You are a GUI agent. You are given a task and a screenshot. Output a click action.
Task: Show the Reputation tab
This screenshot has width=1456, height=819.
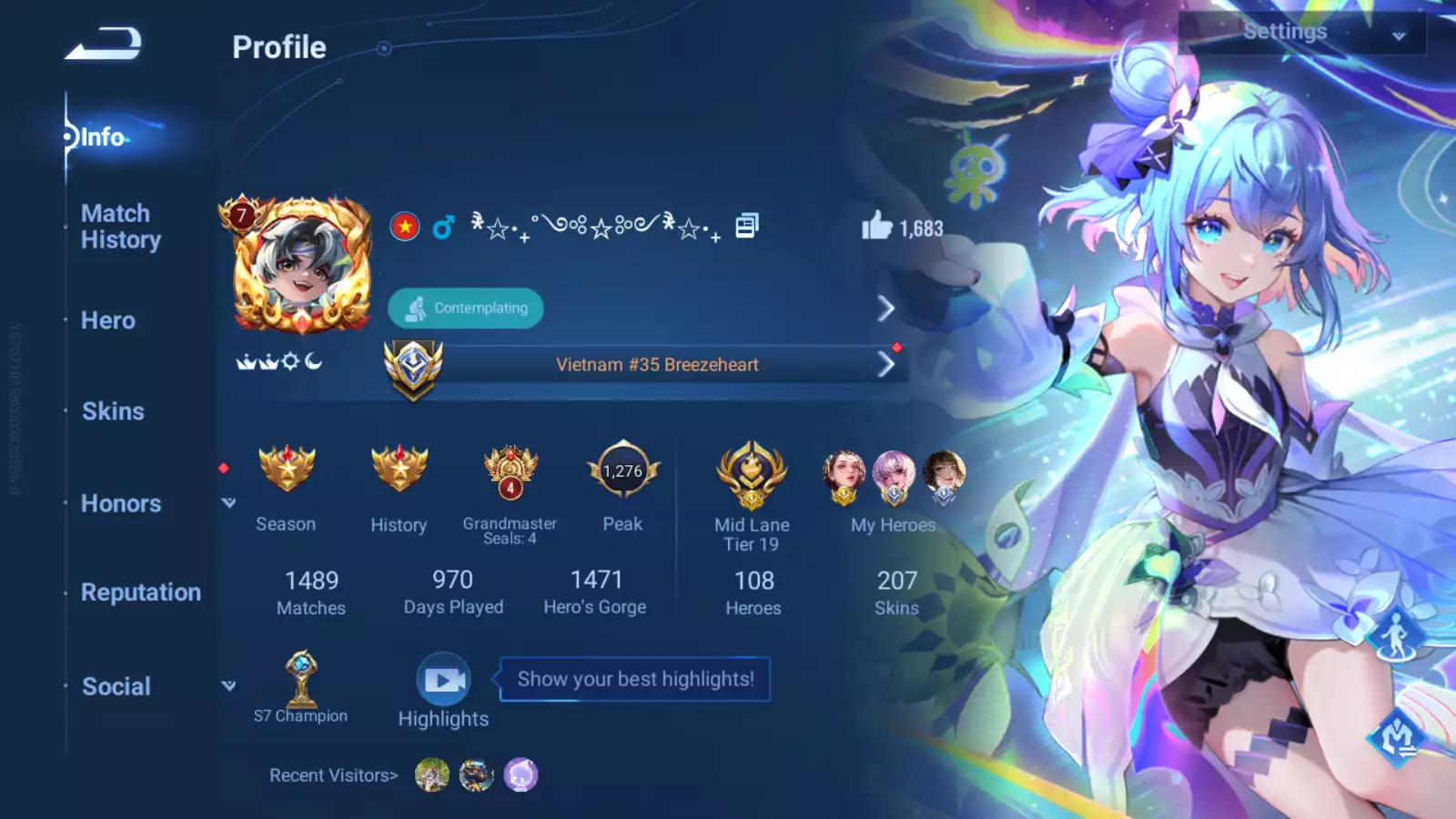point(141,592)
